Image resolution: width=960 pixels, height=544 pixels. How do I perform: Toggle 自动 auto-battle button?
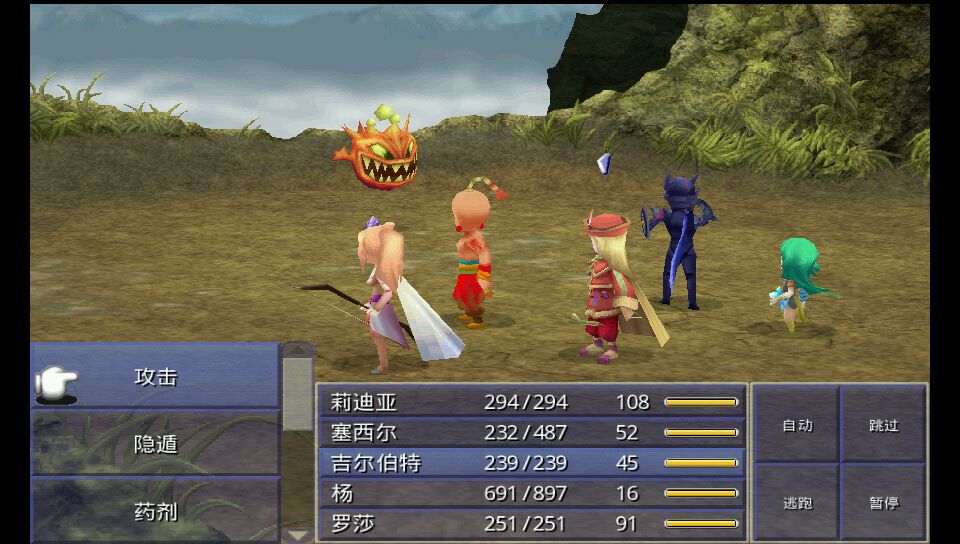point(797,425)
